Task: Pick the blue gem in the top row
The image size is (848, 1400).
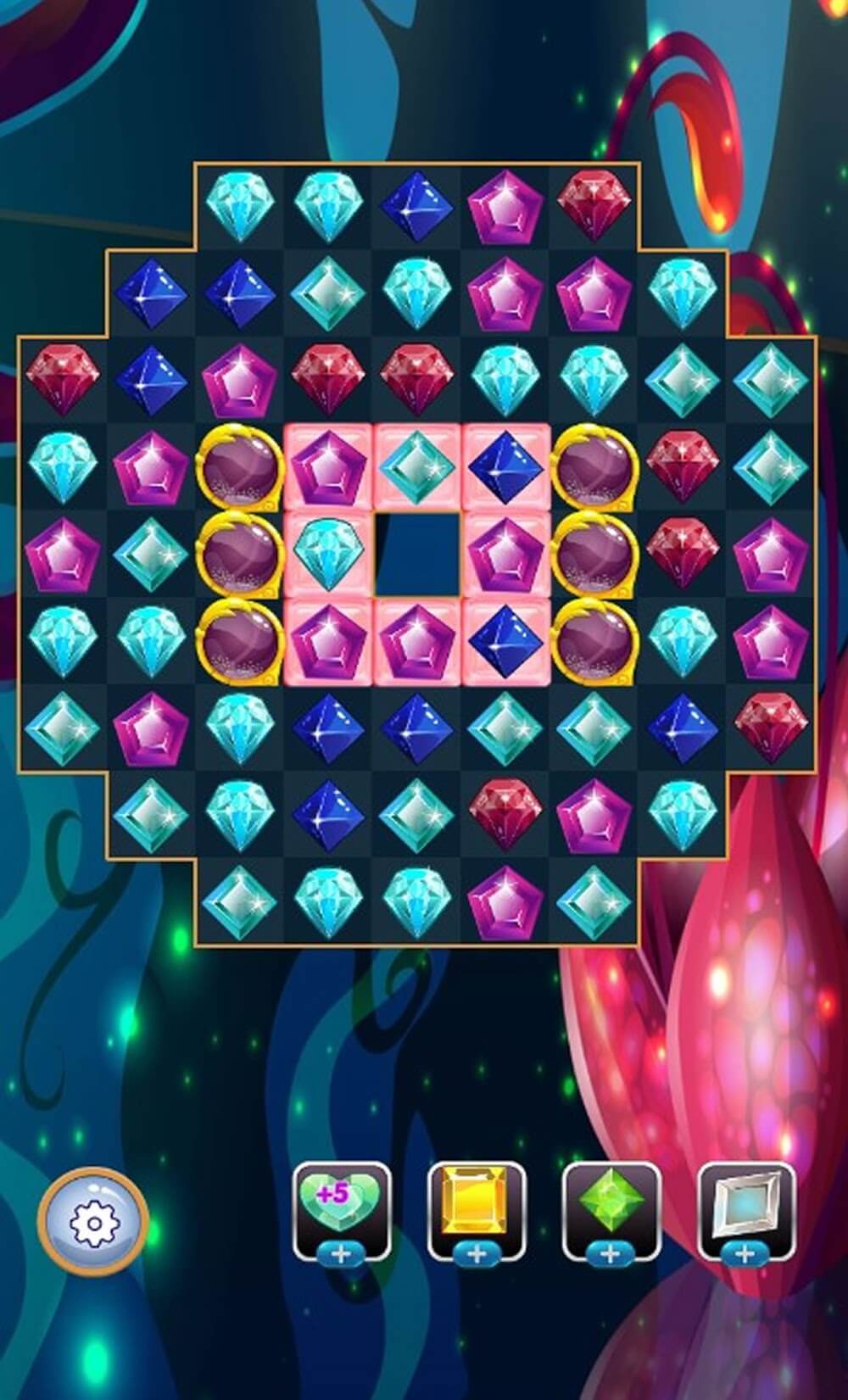Action: (416, 206)
